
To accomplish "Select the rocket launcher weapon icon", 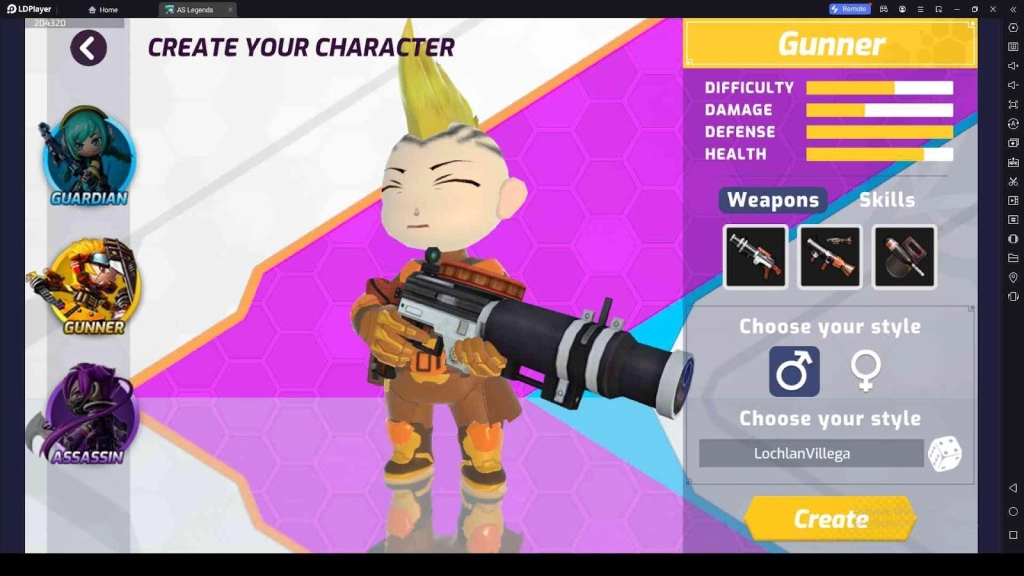I will coord(904,257).
